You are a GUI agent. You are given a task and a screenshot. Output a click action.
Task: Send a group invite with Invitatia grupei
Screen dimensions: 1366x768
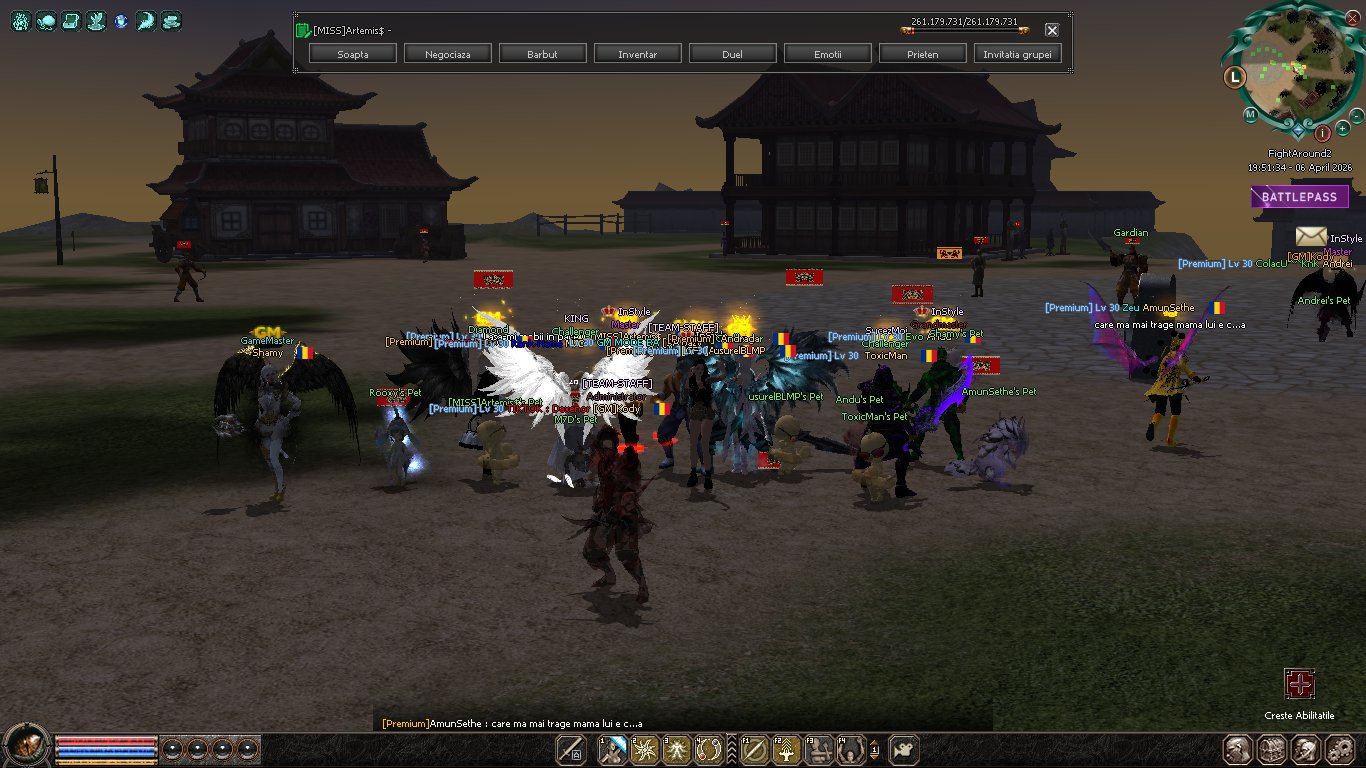point(1017,54)
